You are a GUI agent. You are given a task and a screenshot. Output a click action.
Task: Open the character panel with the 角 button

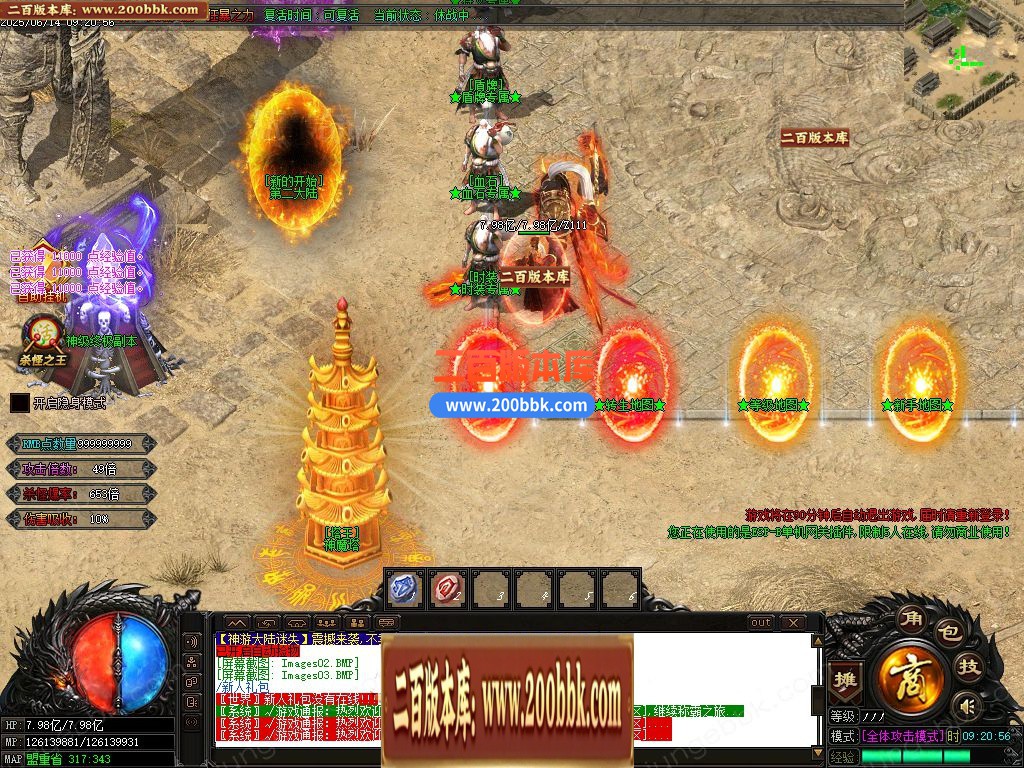910,617
